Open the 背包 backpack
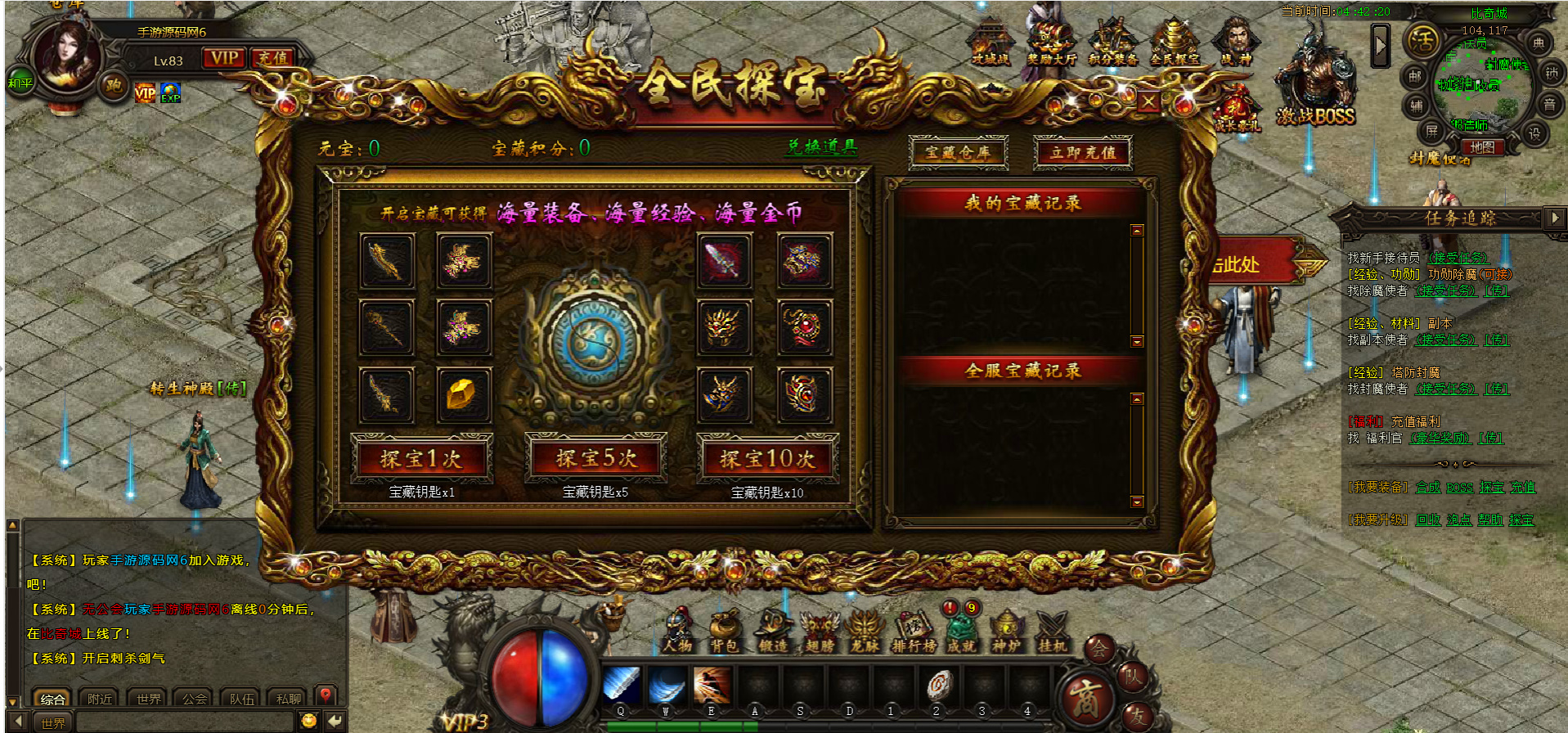The height and width of the screenshot is (733, 1568). point(724,632)
